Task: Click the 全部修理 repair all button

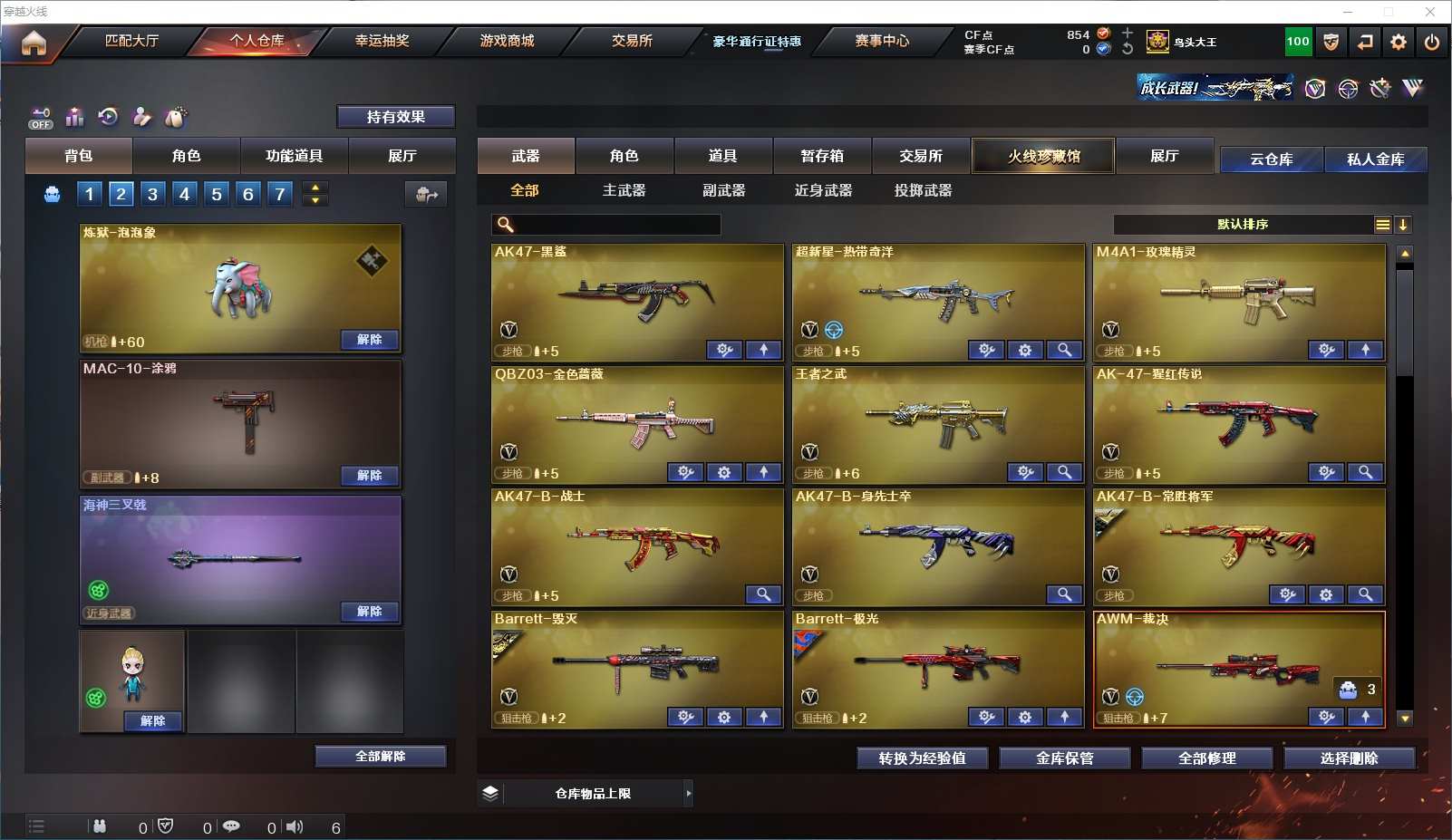Action: (1206, 758)
